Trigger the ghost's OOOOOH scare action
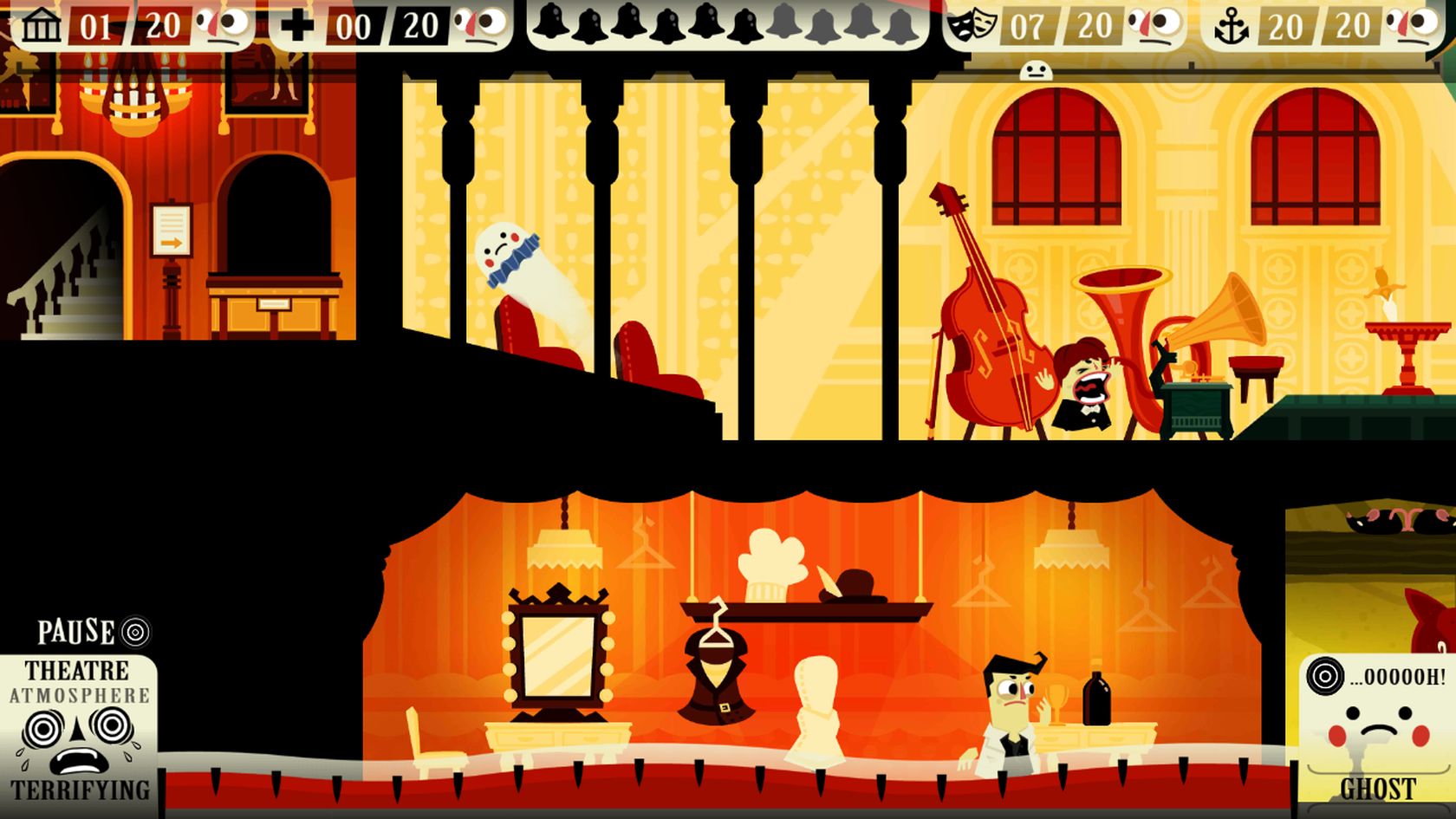The width and height of the screenshot is (1456, 819). (x=1375, y=678)
